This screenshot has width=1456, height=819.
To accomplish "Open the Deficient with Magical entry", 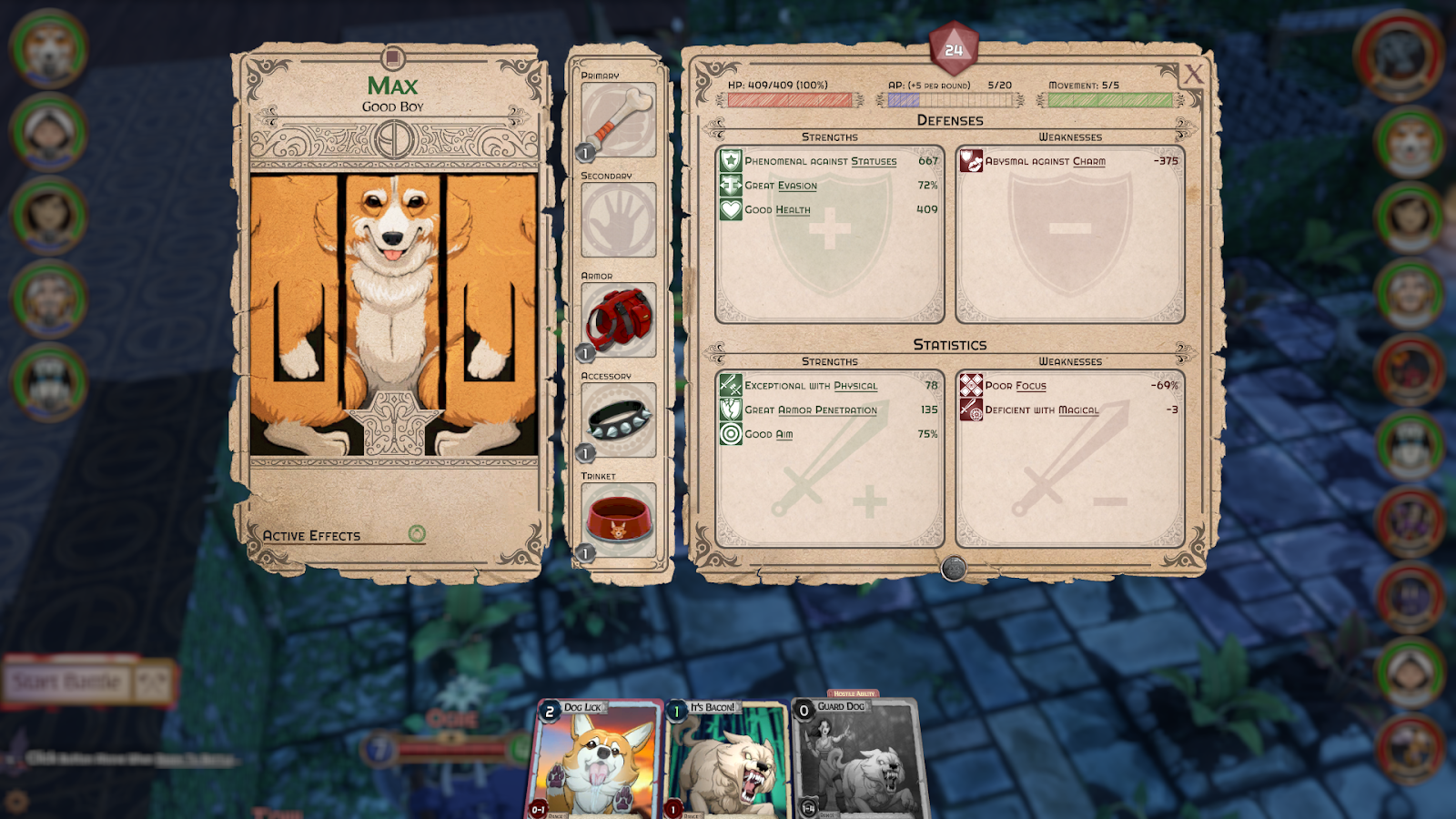I will click(1042, 410).
